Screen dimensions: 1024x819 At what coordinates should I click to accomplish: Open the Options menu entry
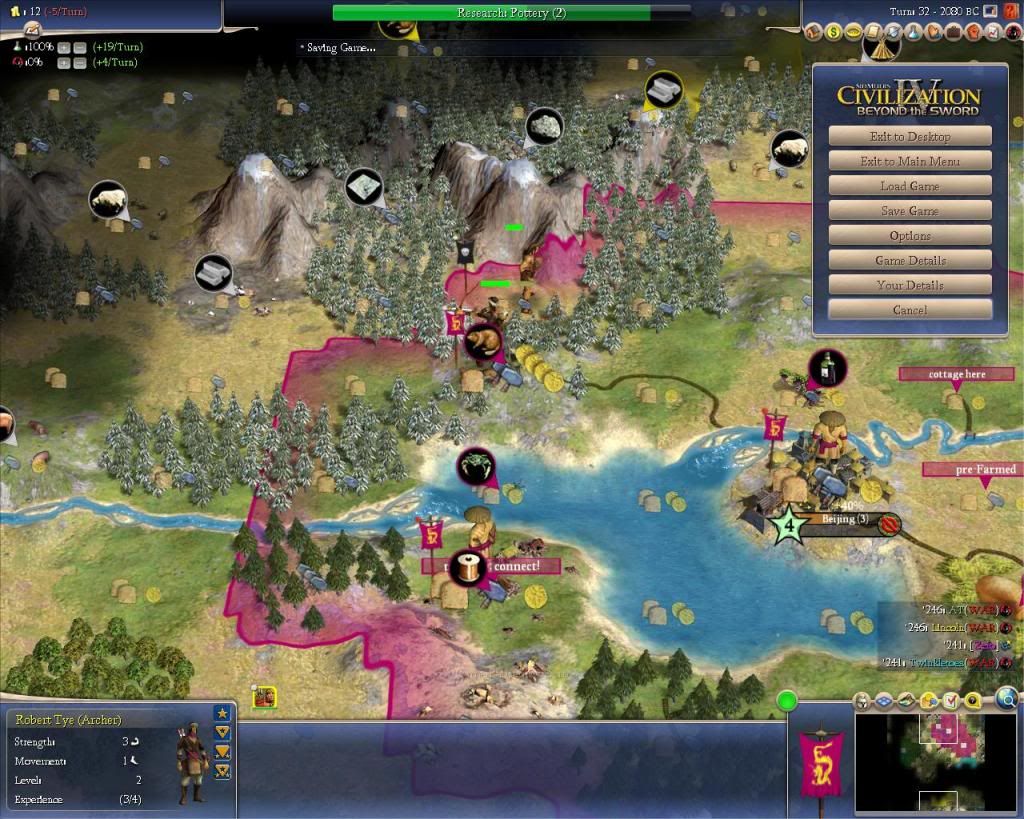(909, 236)
